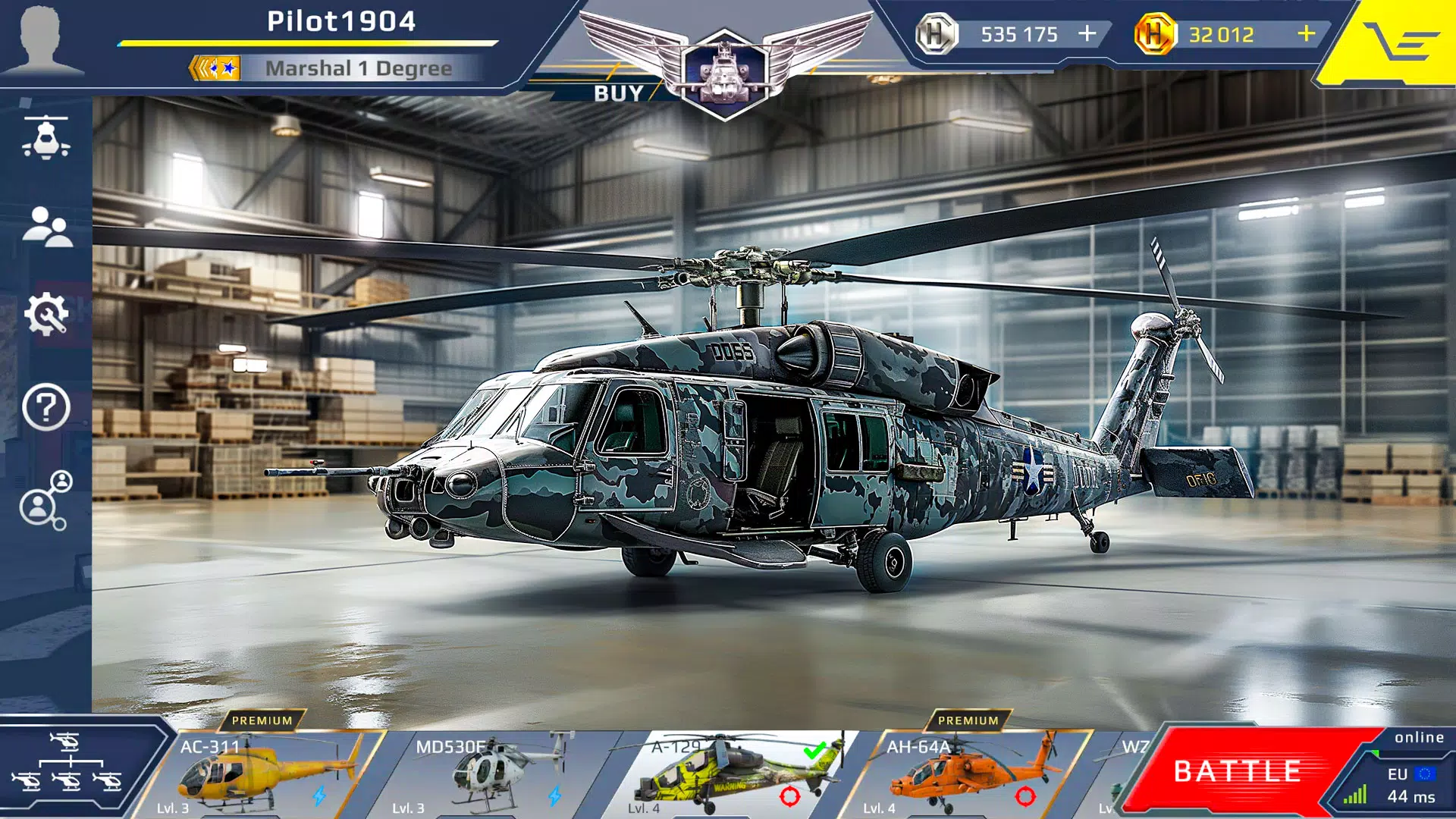Select the camouflaged A-129 helicopter

click(x=732, y=775)
